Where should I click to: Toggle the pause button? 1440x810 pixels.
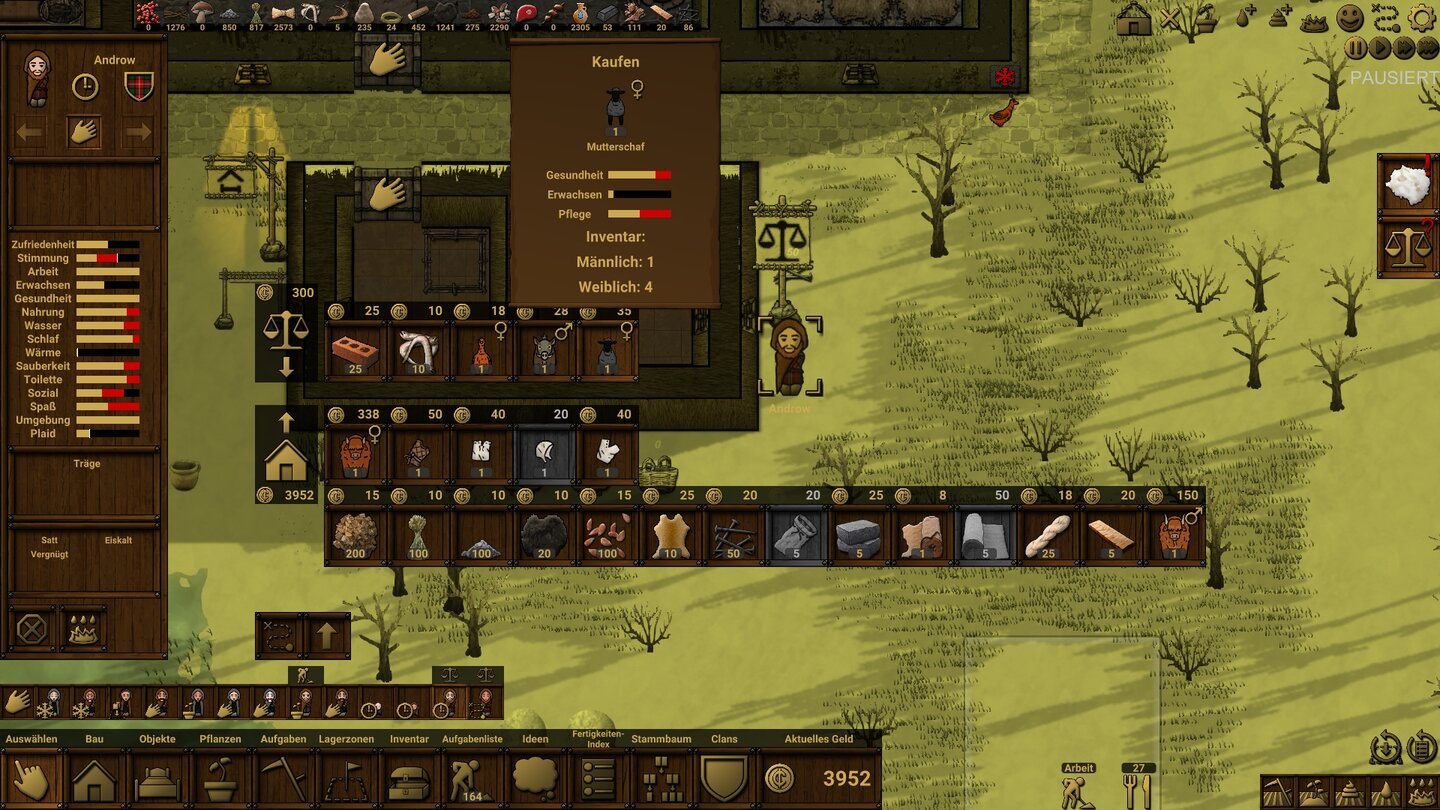pos(1356,47)
